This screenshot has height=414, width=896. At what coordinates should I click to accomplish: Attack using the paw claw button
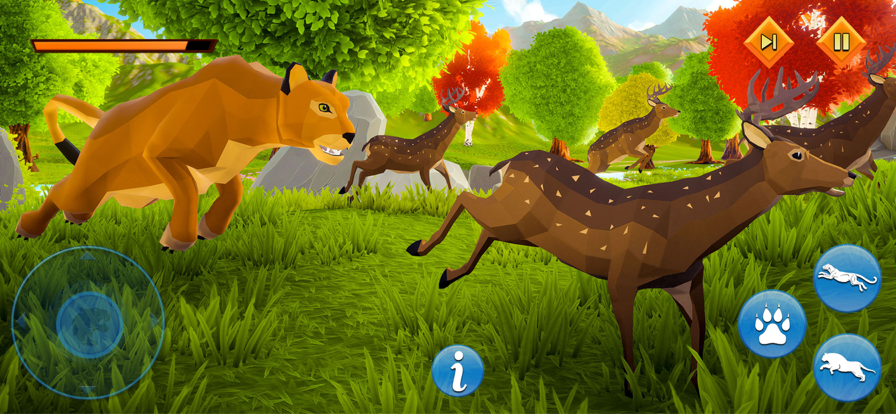click(x=772, y=324)
